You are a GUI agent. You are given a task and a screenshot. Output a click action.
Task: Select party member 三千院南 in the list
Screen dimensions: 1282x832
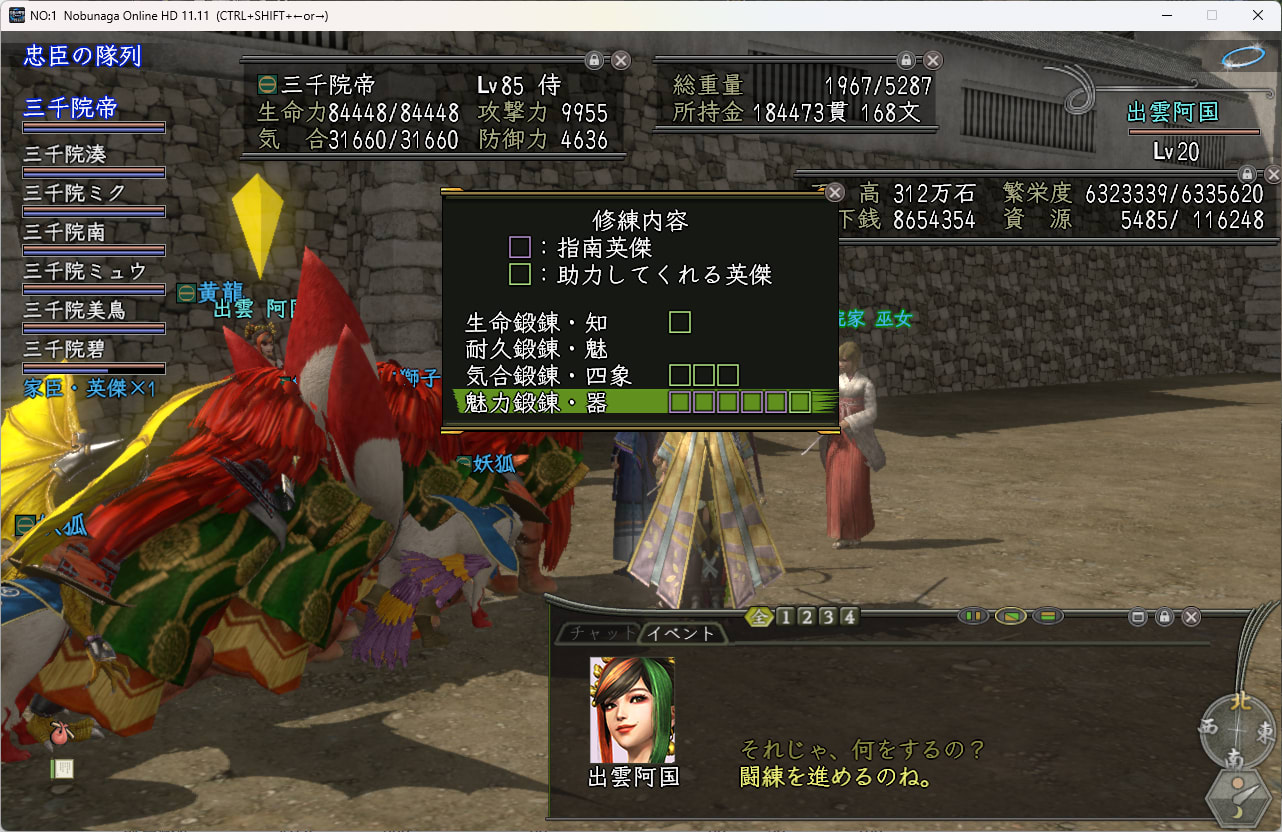[66, 233]
